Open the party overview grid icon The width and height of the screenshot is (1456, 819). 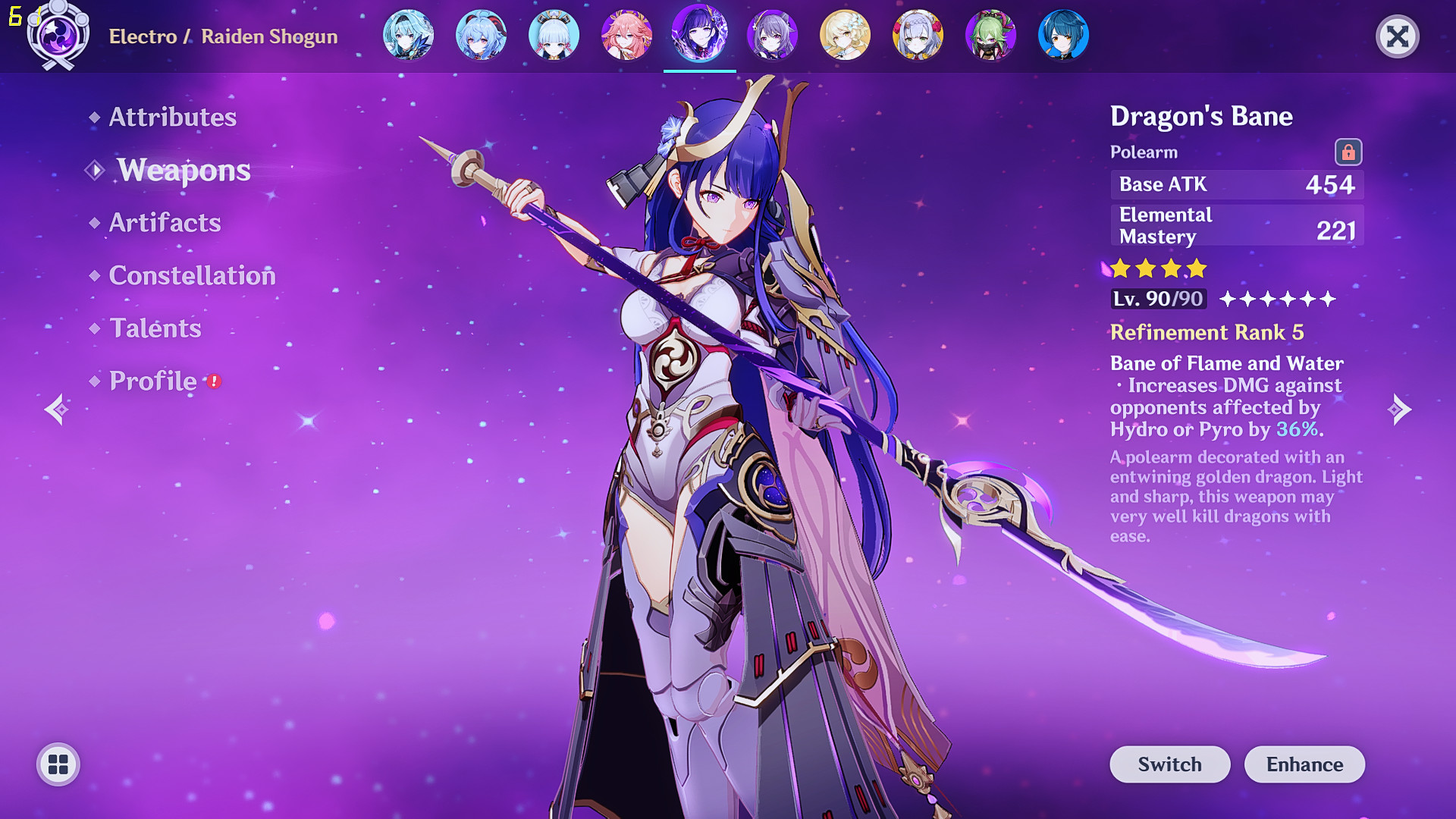[58, 764]
